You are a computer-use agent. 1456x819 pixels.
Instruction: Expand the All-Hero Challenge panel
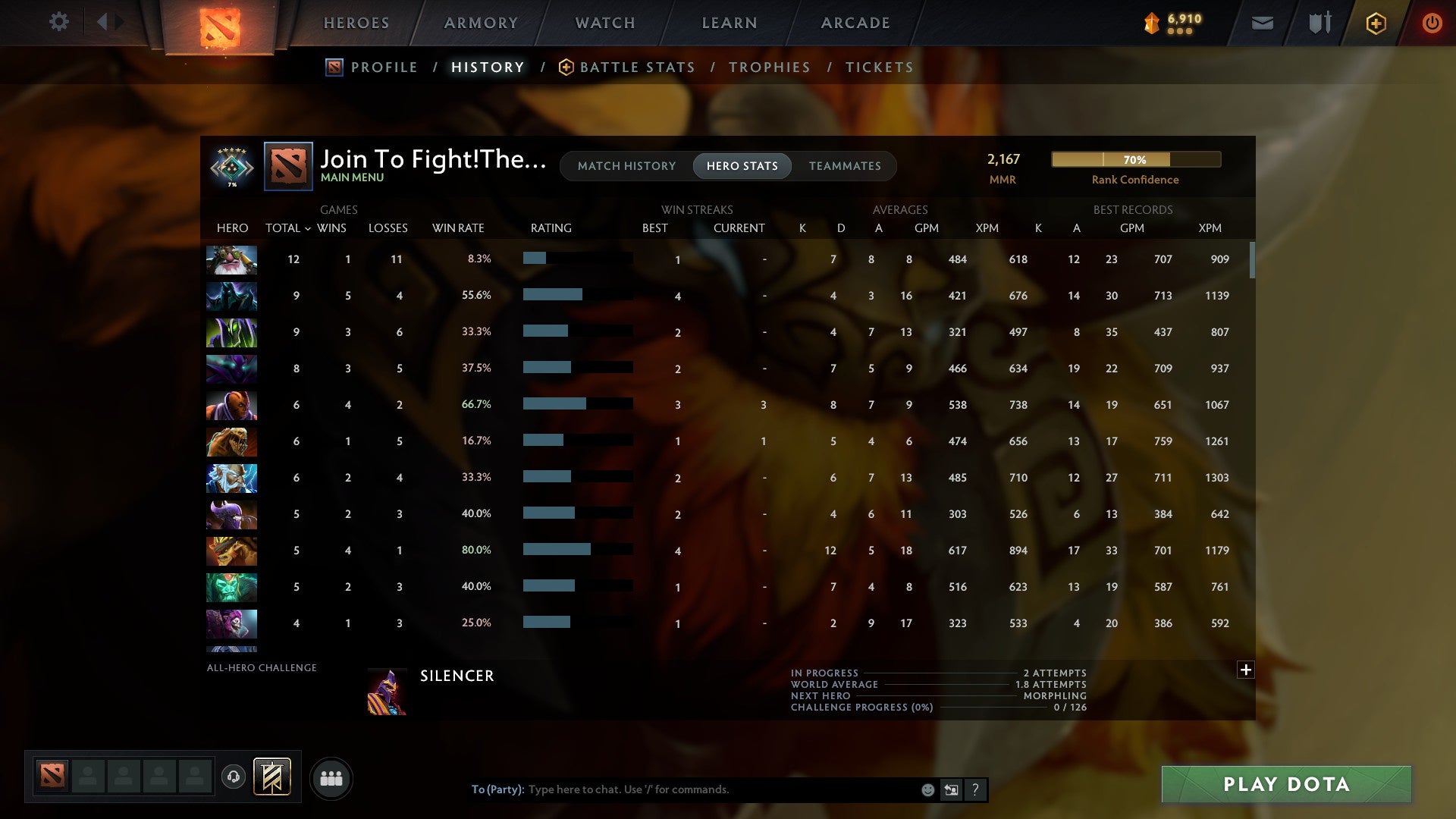click(1245, 670)
